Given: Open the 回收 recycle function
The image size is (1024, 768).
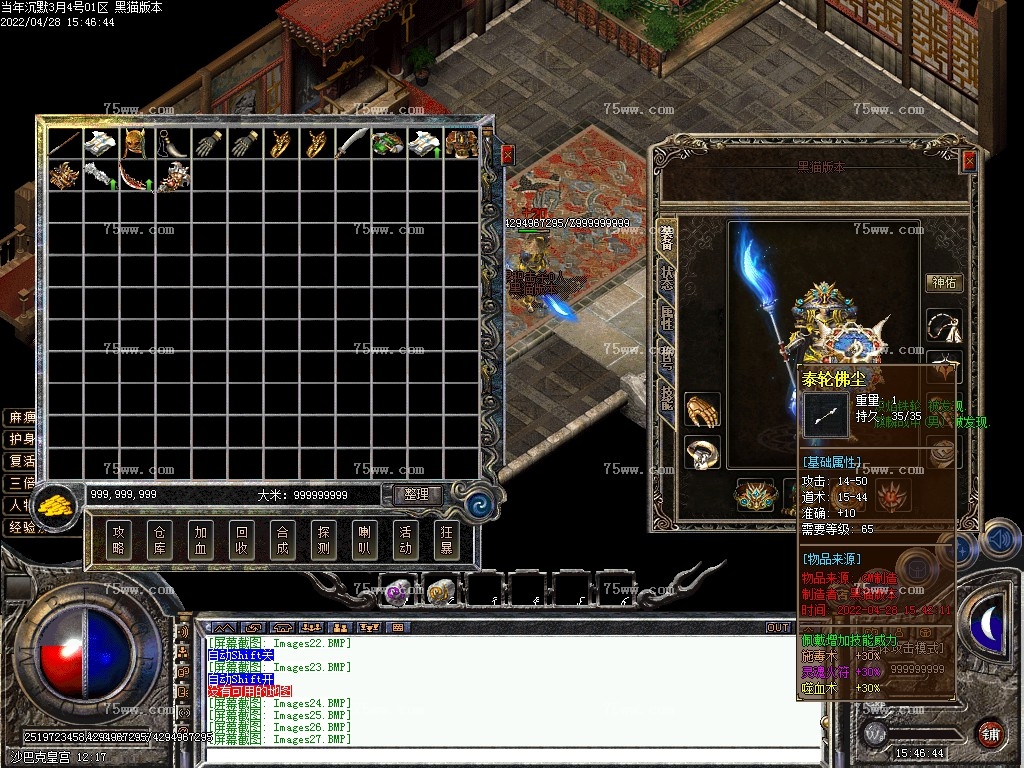Looking at the screenshot, I should [242, 541].
